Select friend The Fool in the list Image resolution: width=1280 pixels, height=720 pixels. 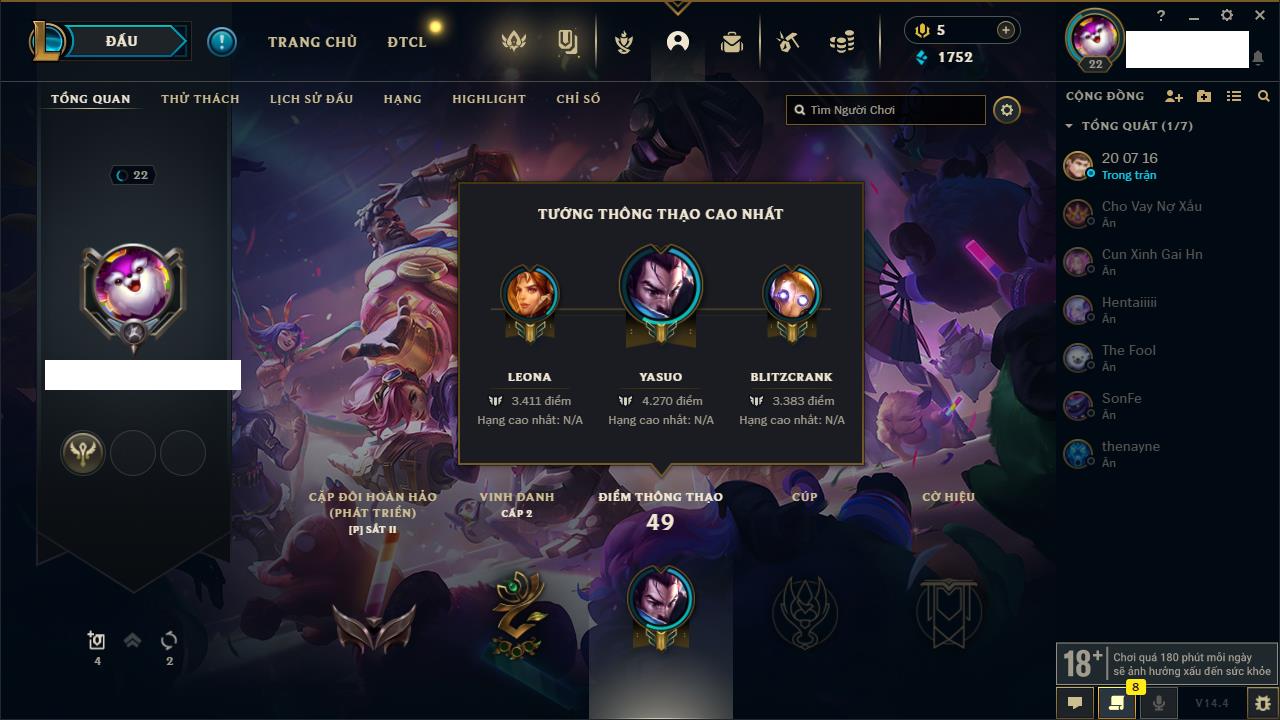1128,351
